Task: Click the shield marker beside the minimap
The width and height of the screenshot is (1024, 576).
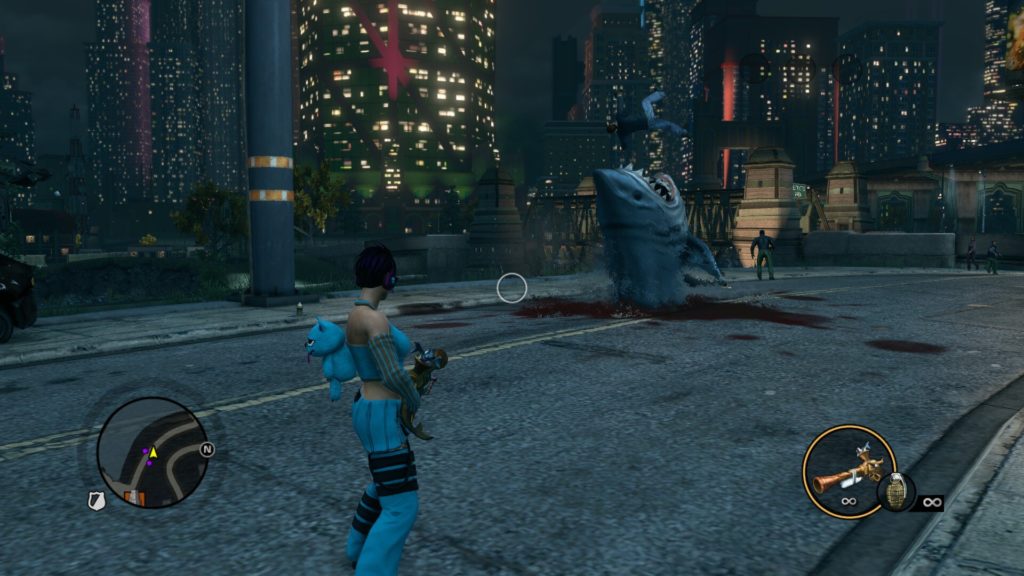Action: pos(97,501)
